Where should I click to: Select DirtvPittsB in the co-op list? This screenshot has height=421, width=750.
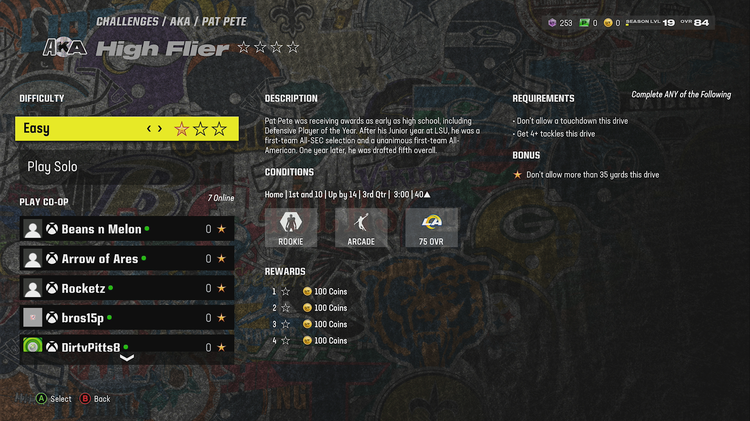click(x=127, y=346)
